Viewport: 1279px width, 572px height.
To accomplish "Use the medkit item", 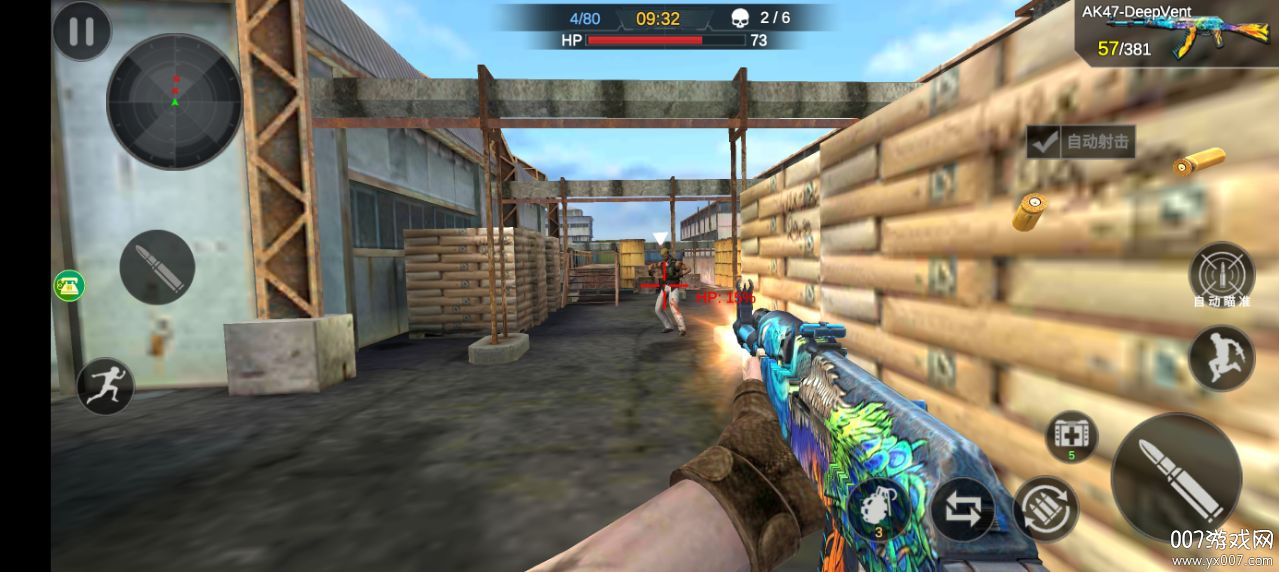I will click(x=1071, y=437).
